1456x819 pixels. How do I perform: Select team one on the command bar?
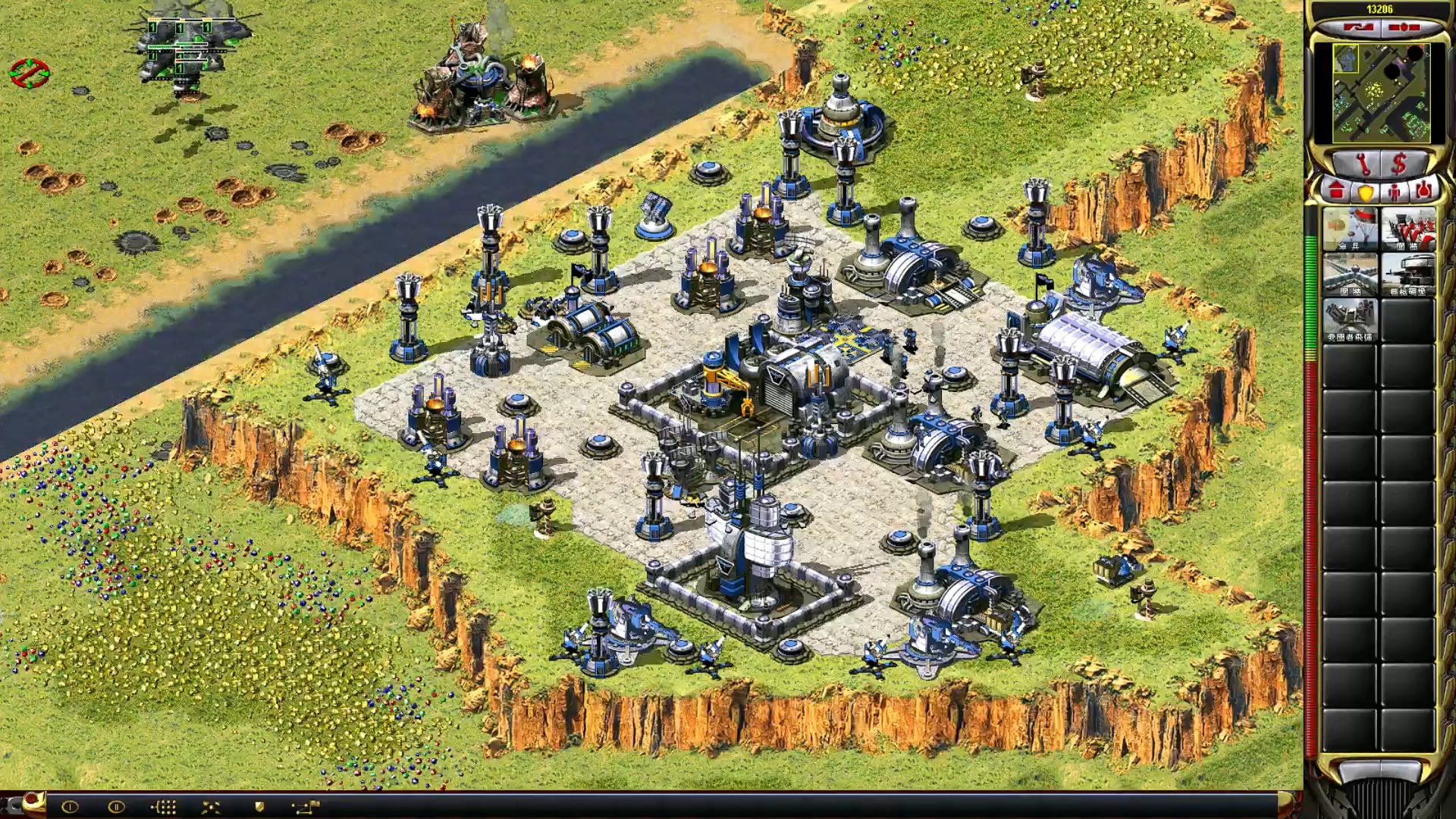coord(70,807)
